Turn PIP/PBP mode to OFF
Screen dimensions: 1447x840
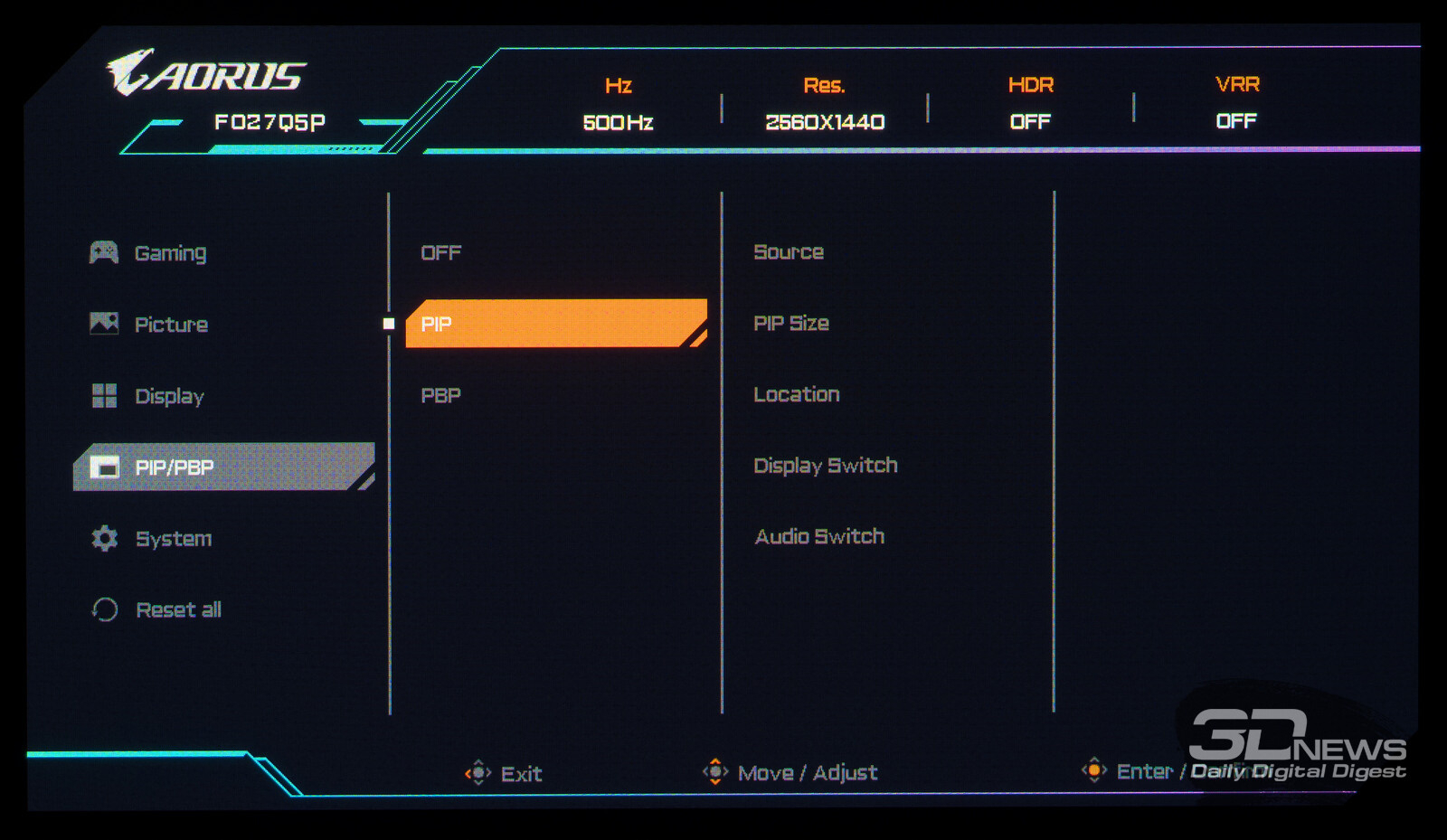coord(441,253)
